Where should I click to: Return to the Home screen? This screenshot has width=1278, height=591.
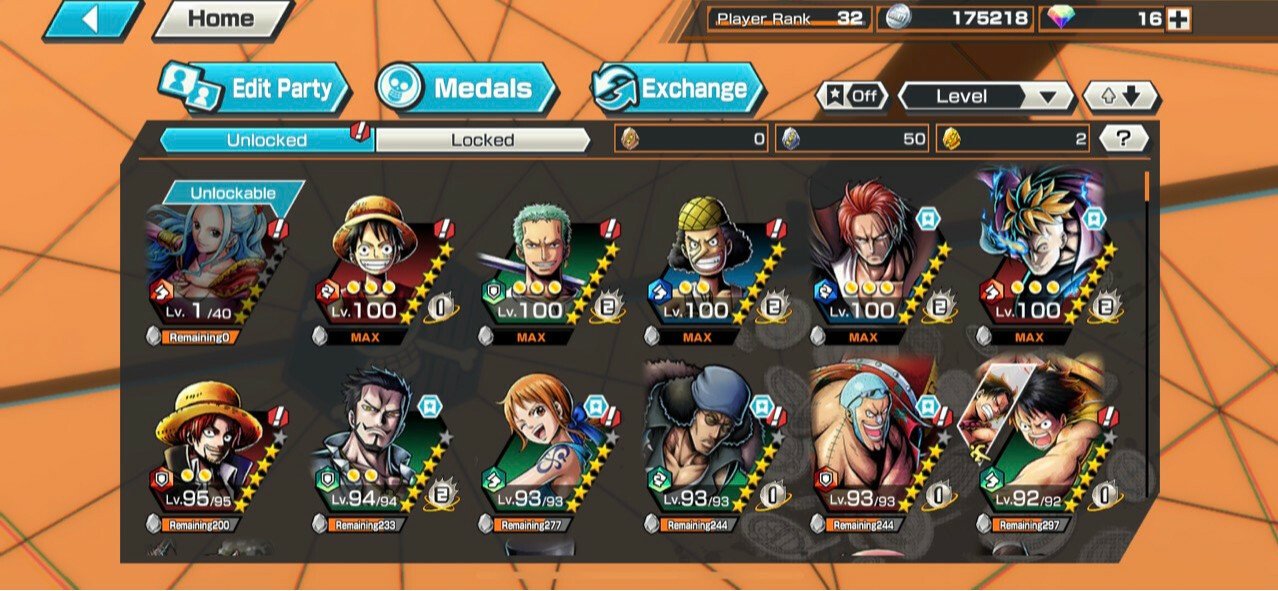point(221,19)
